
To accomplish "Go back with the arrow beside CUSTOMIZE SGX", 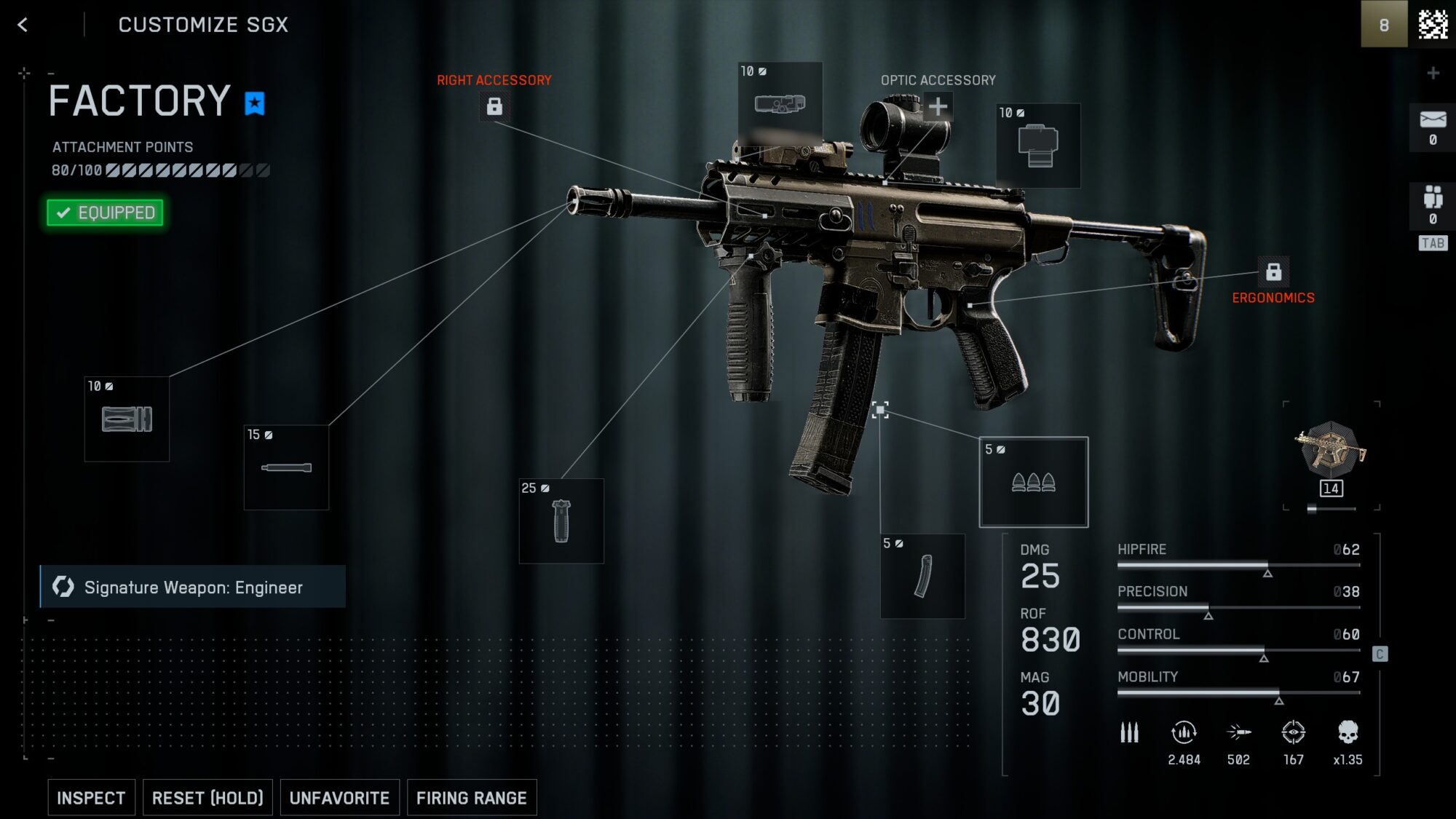I will pyautogui.click(x=23, y=24).
